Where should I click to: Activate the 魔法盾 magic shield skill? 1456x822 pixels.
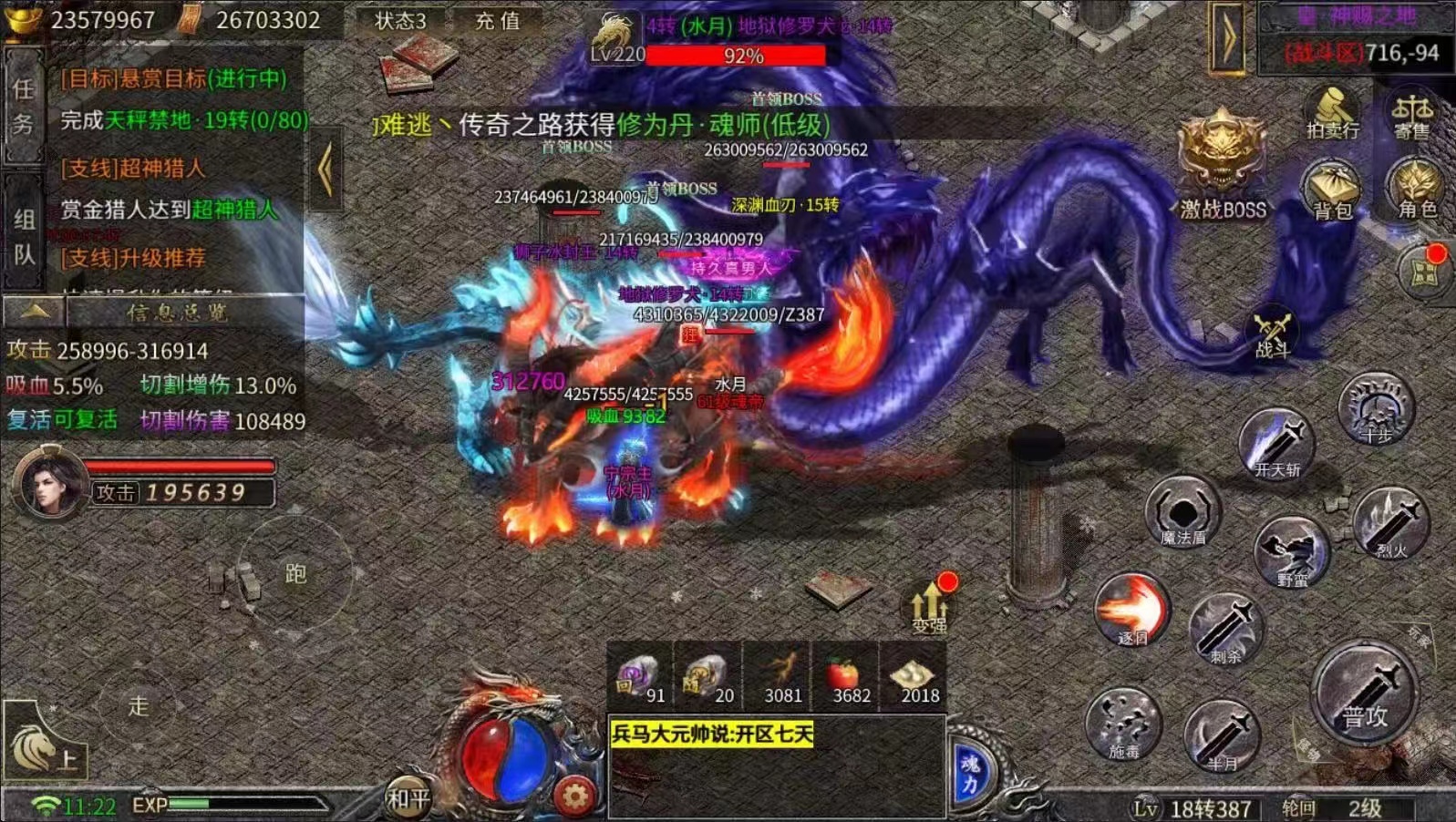coord(1182,512)
